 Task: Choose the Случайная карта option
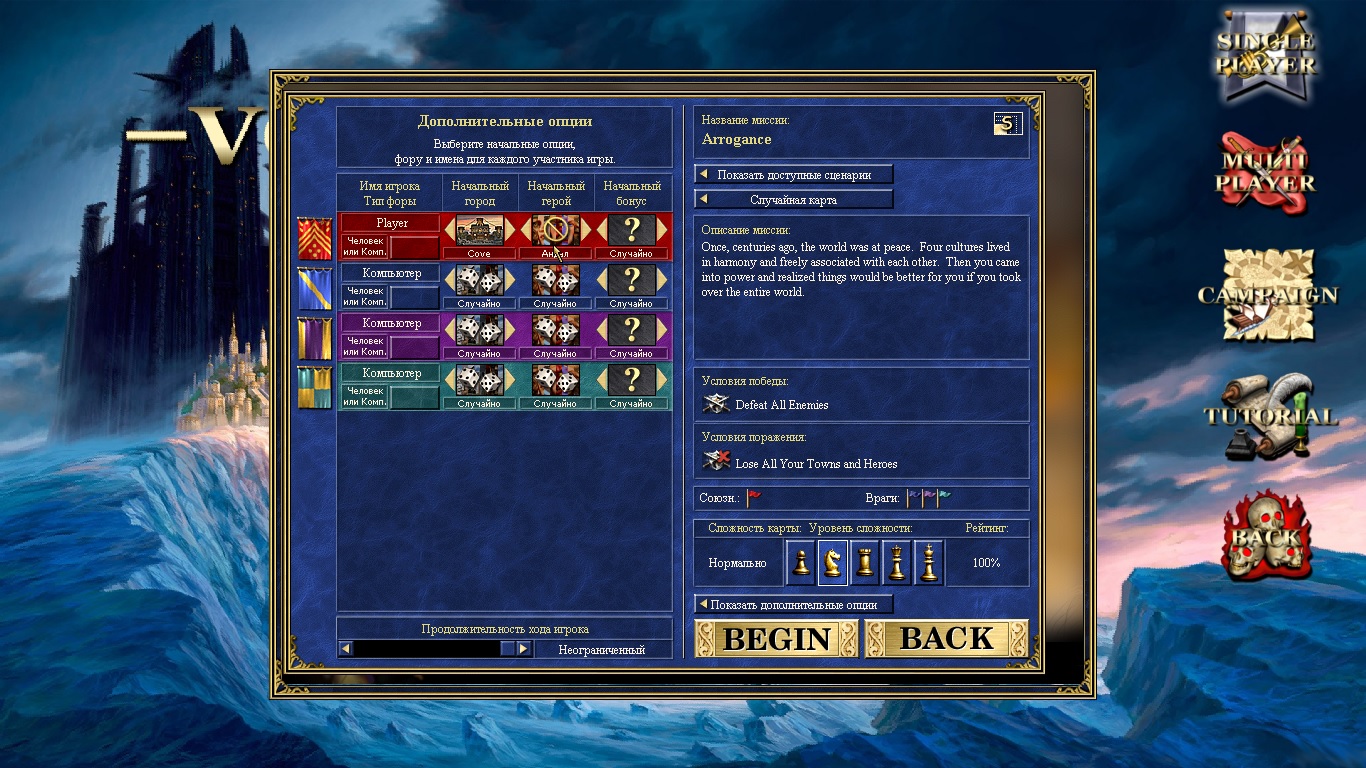tap(793, 200)
